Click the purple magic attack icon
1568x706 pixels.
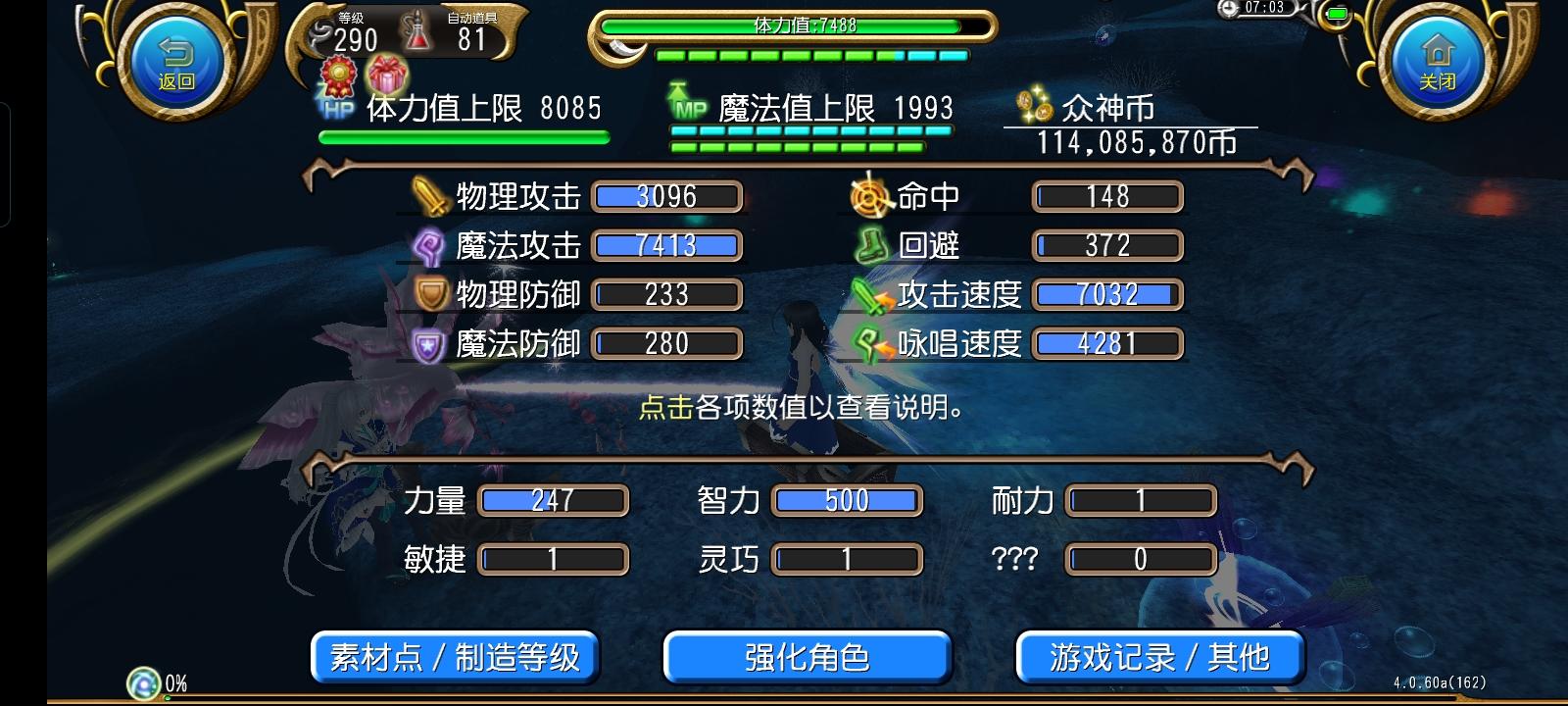[x=427, y=245]
